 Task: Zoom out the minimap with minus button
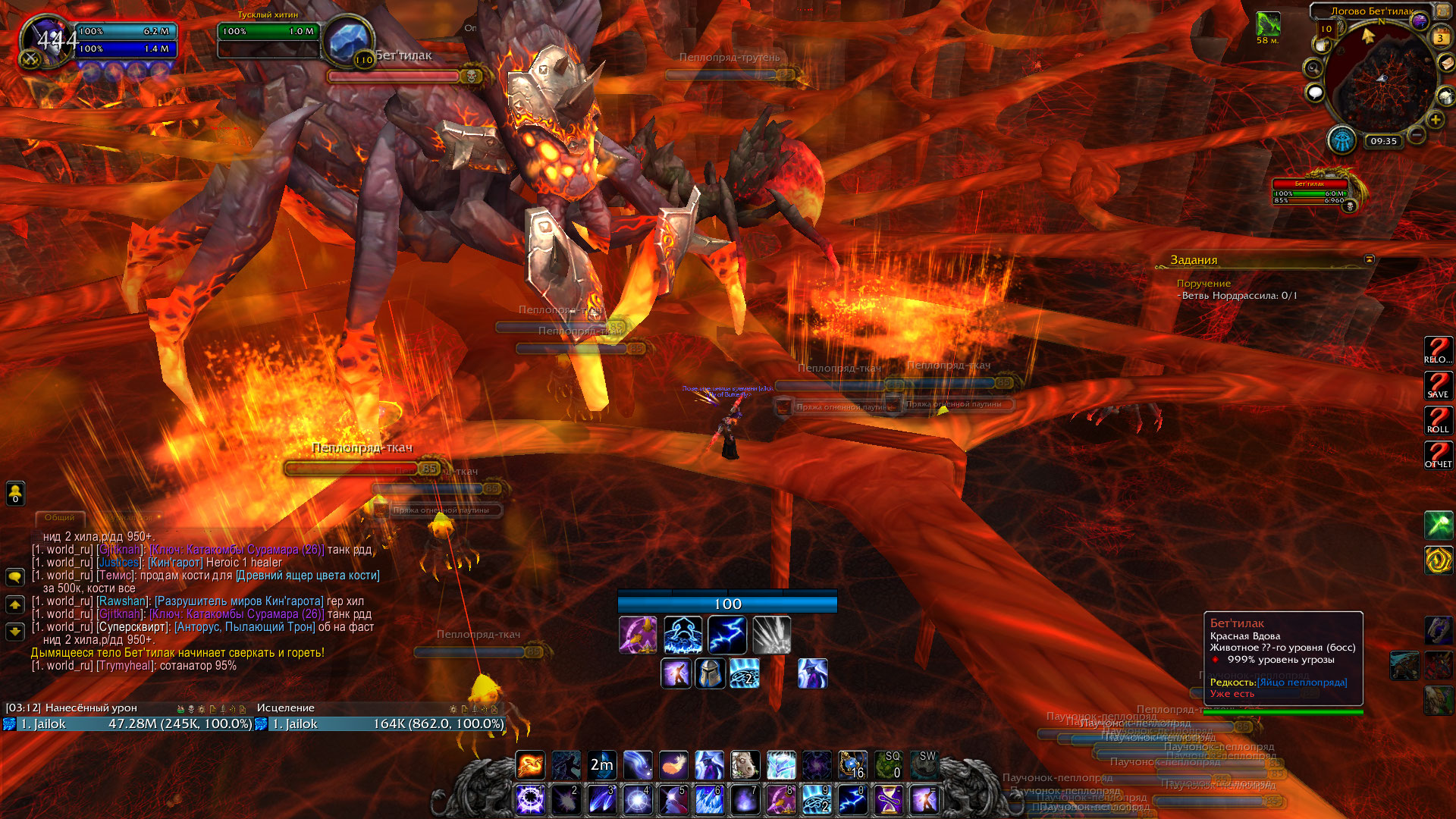coord(1416,136)
